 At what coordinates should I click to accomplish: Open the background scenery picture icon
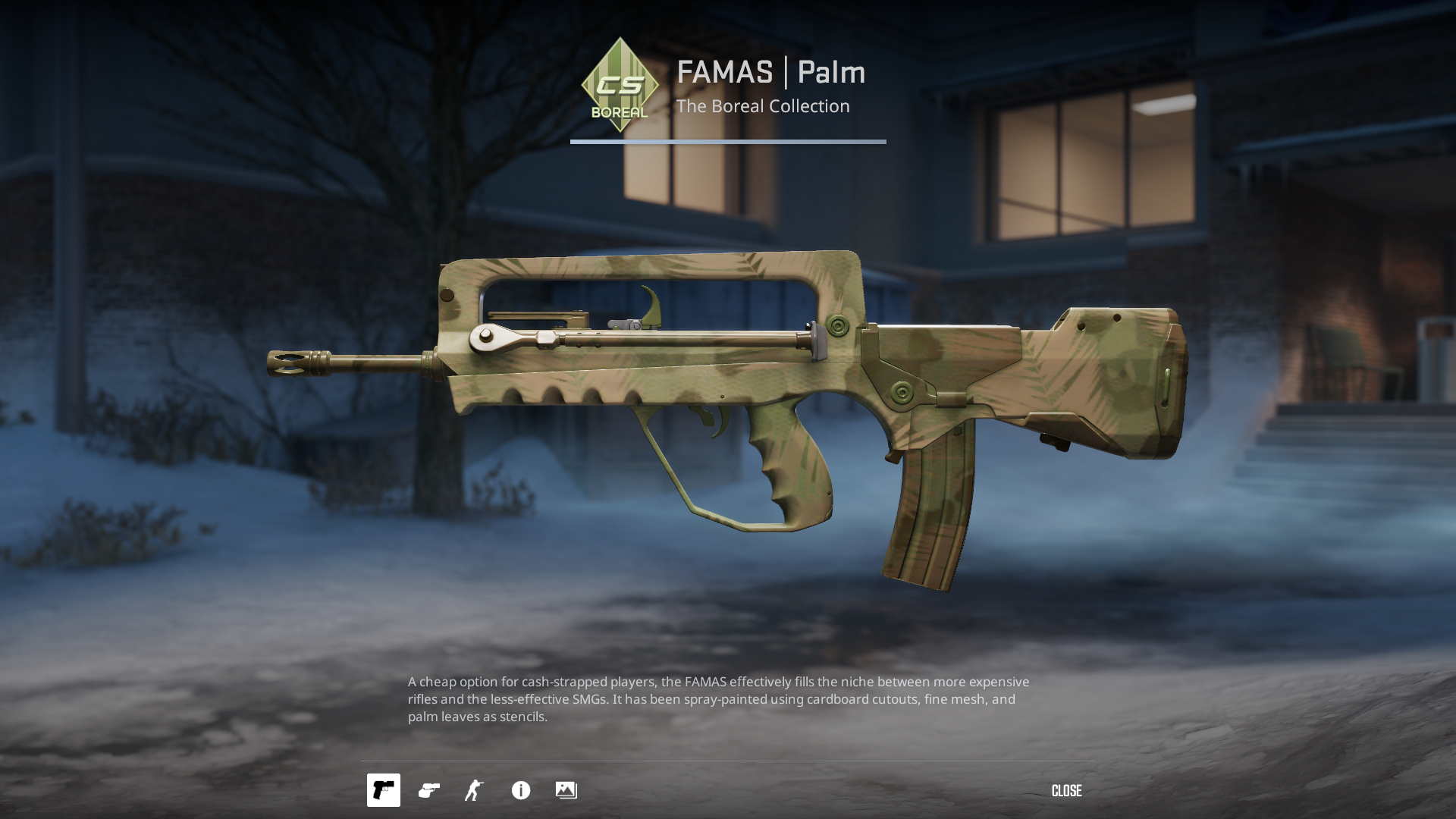point(566,790)
